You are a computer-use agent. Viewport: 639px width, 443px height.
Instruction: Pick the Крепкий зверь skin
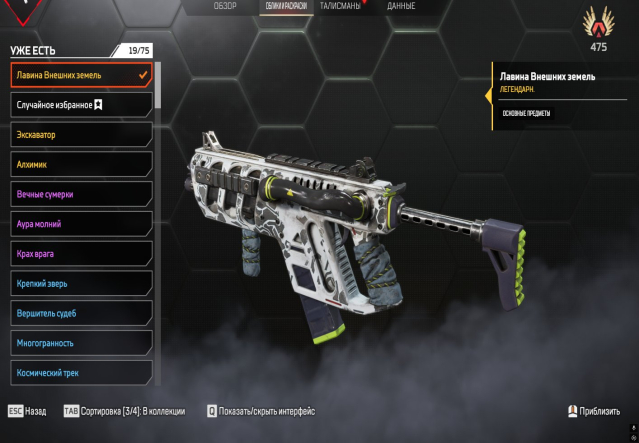[x=80, y=284]
